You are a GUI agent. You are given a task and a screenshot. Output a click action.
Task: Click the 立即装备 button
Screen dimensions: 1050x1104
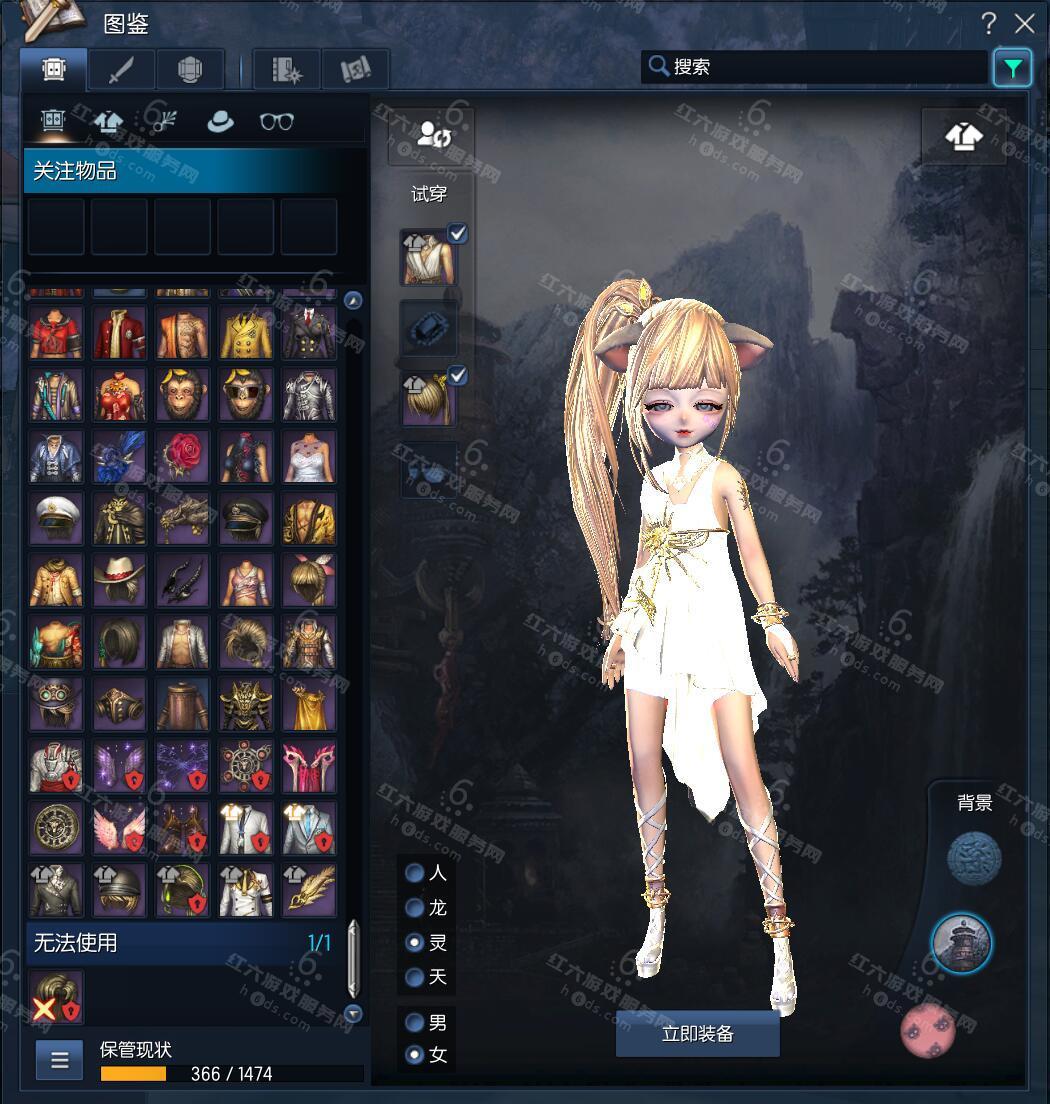click(697, 1034)
